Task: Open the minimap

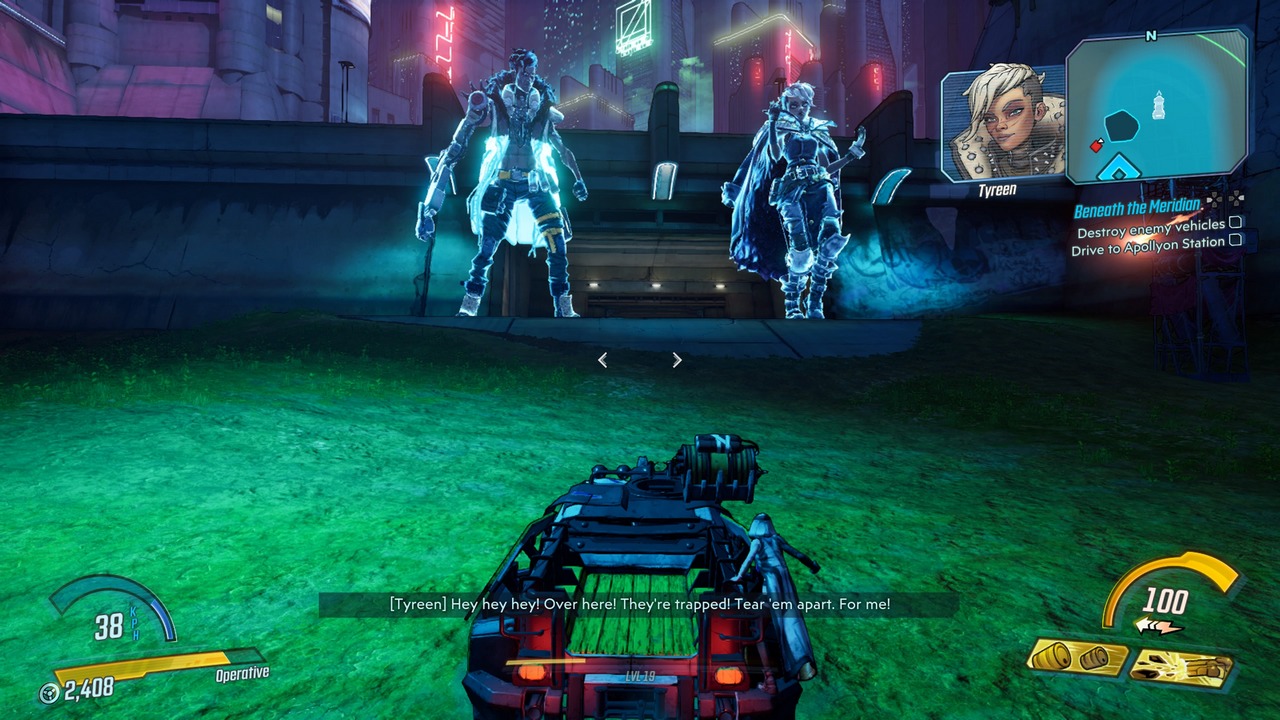Action: [x=1157, y=107]
